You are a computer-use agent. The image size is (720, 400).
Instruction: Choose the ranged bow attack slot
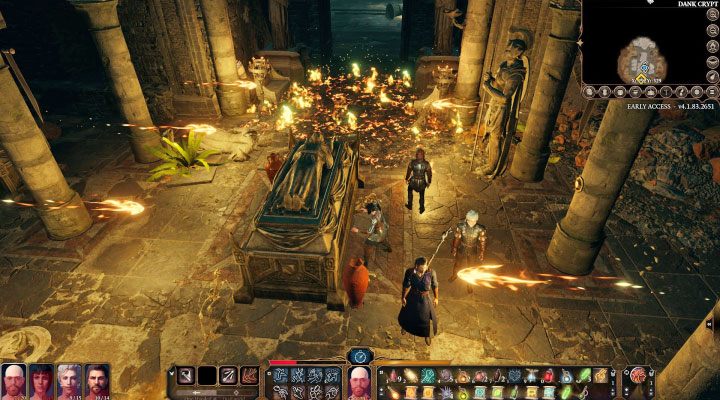pyautogui.click(x=229, y=375)
